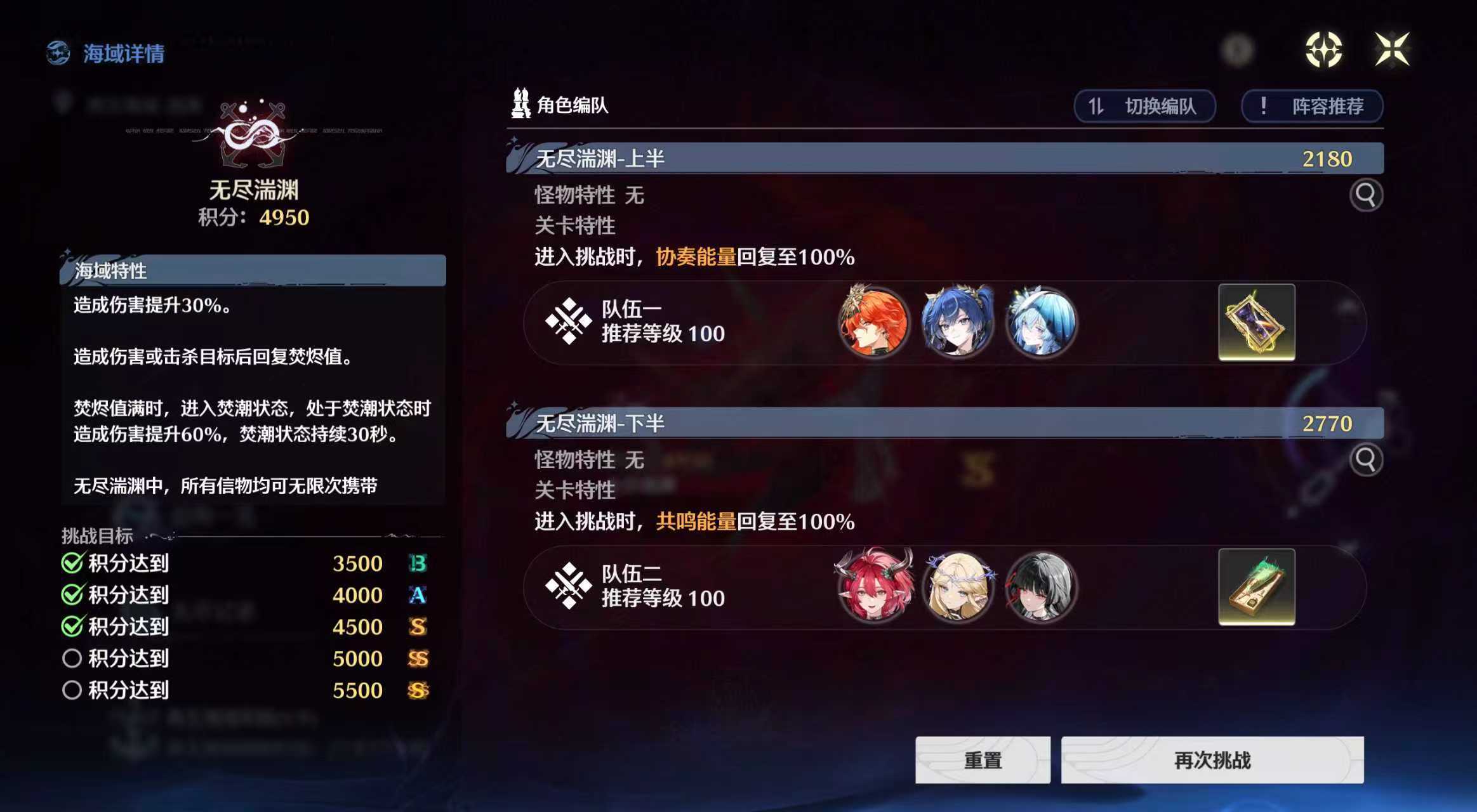Click the red-haired character portrait in 队伍二
Viewport: 1477px width, 812px height.
(x=875, y=587)
